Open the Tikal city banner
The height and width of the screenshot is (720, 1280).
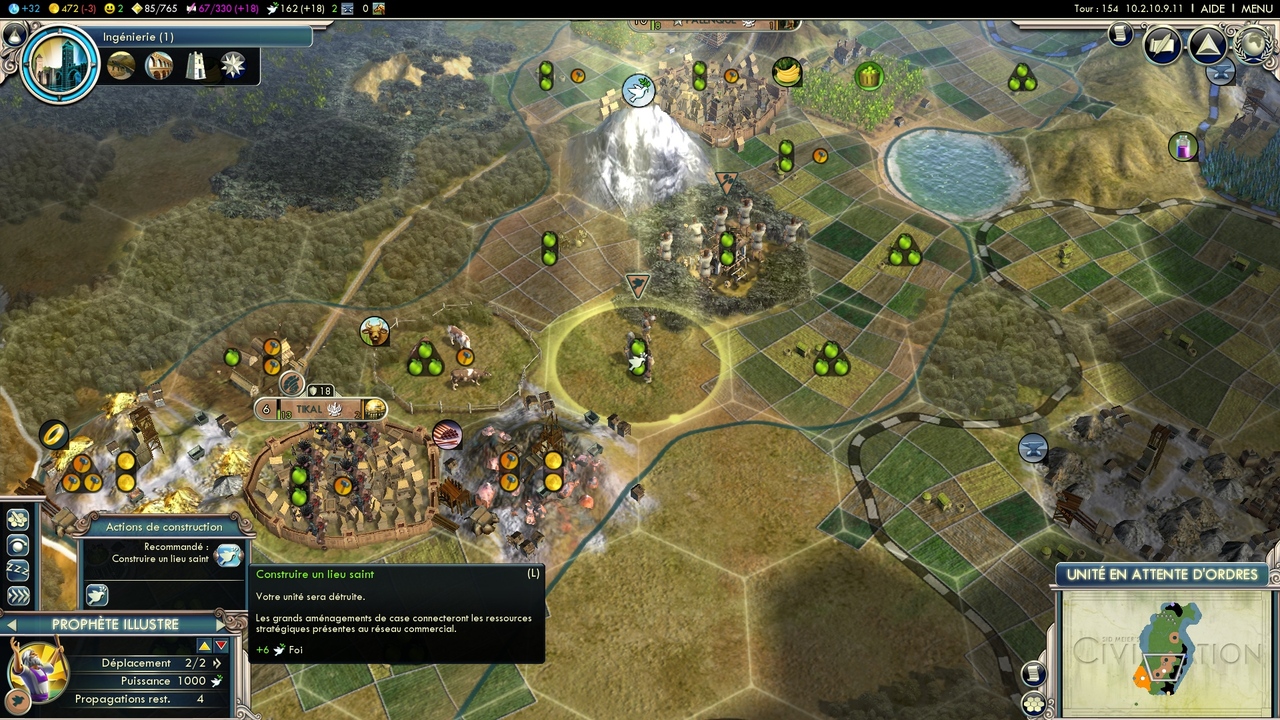(319, 408)
